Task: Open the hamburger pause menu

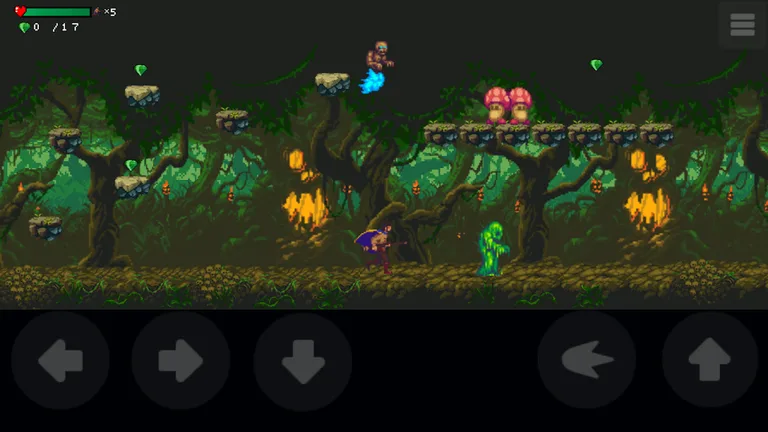Action: [742, 25]
